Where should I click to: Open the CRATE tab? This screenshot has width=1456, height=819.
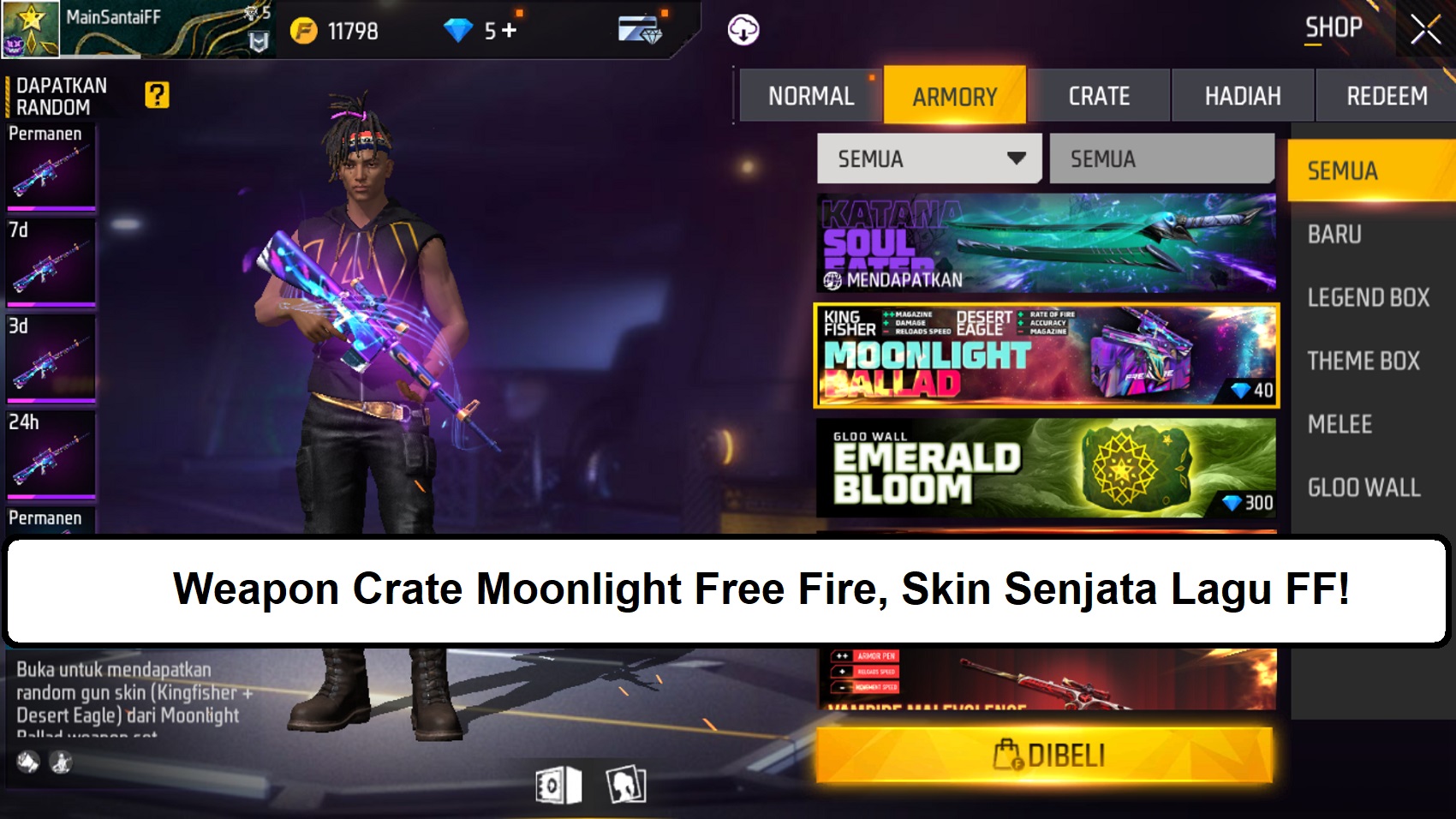pos(1102,95)
